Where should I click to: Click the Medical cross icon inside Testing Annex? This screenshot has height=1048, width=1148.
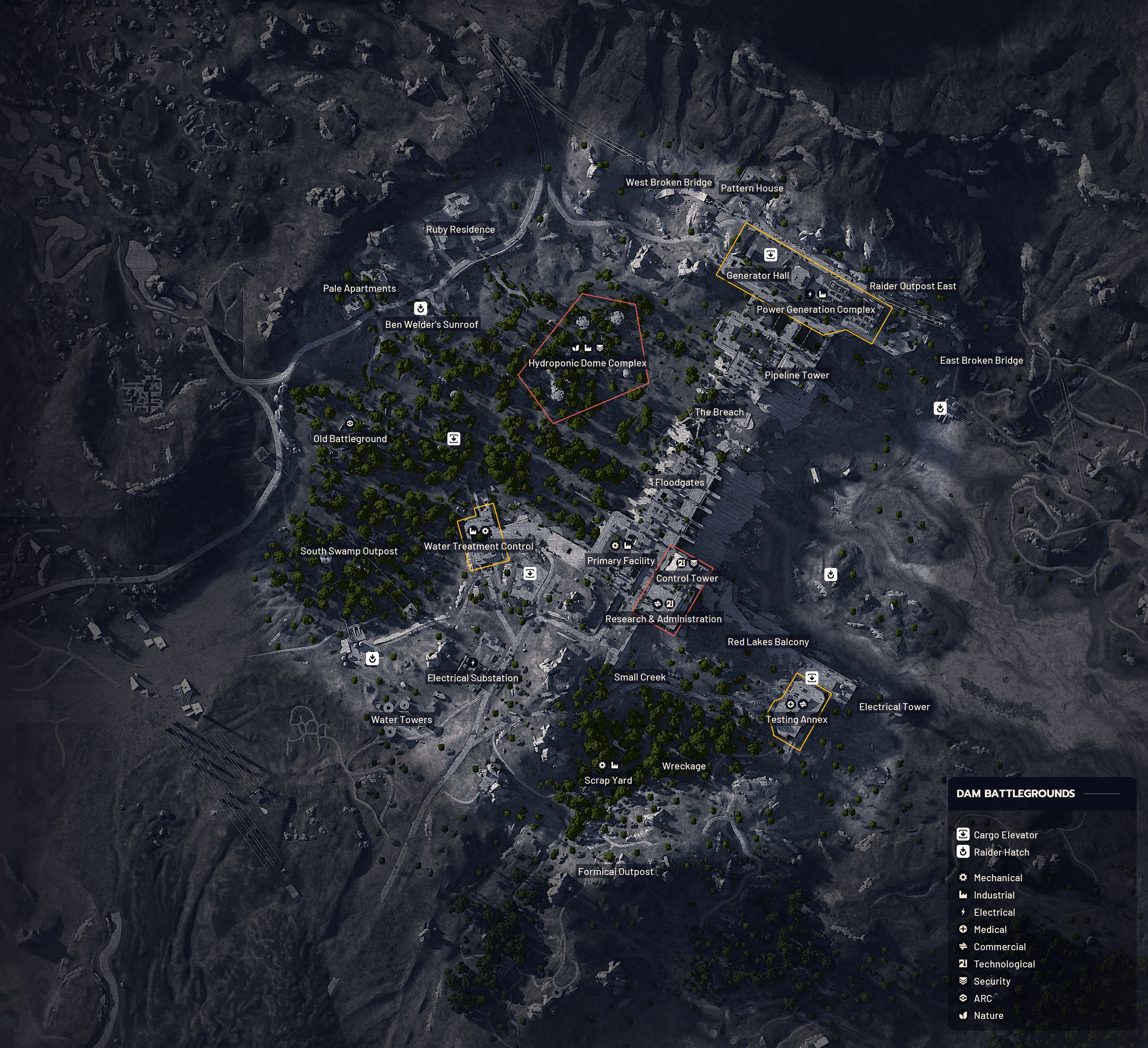791,704
